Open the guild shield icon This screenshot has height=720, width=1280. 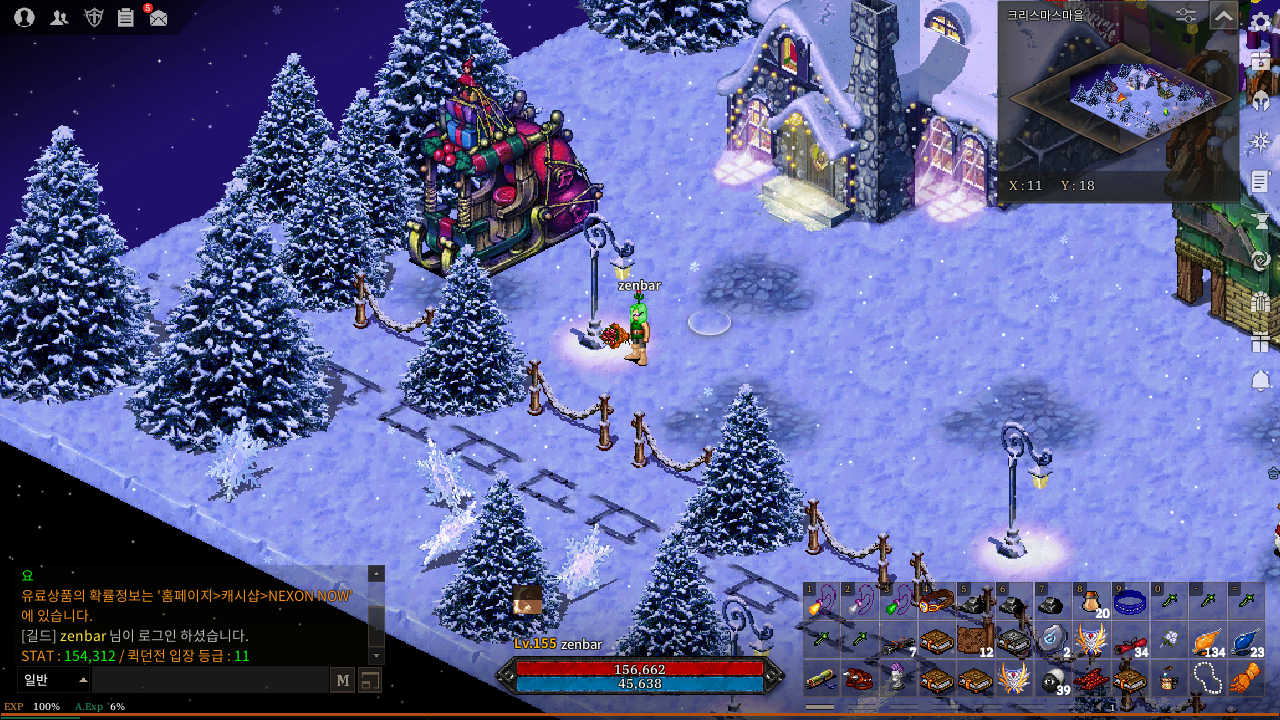pos(93,17)
